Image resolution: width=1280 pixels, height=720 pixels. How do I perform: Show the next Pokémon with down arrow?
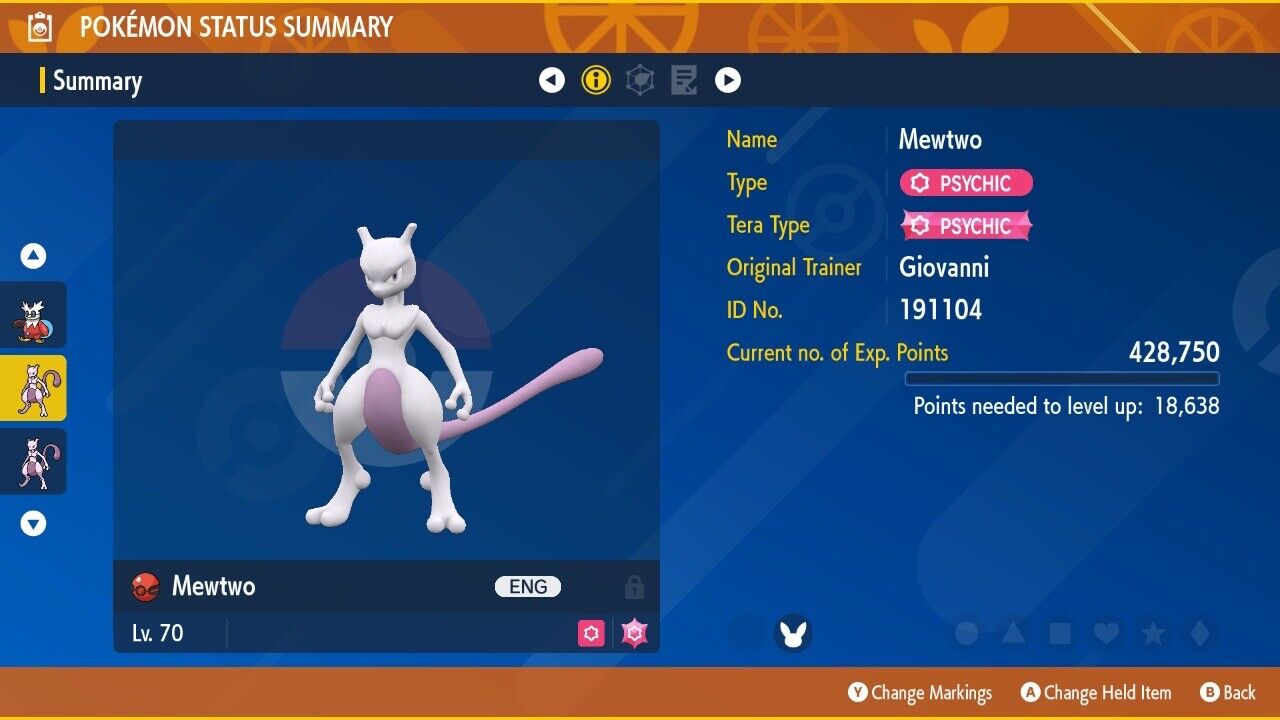click(34, 523)
